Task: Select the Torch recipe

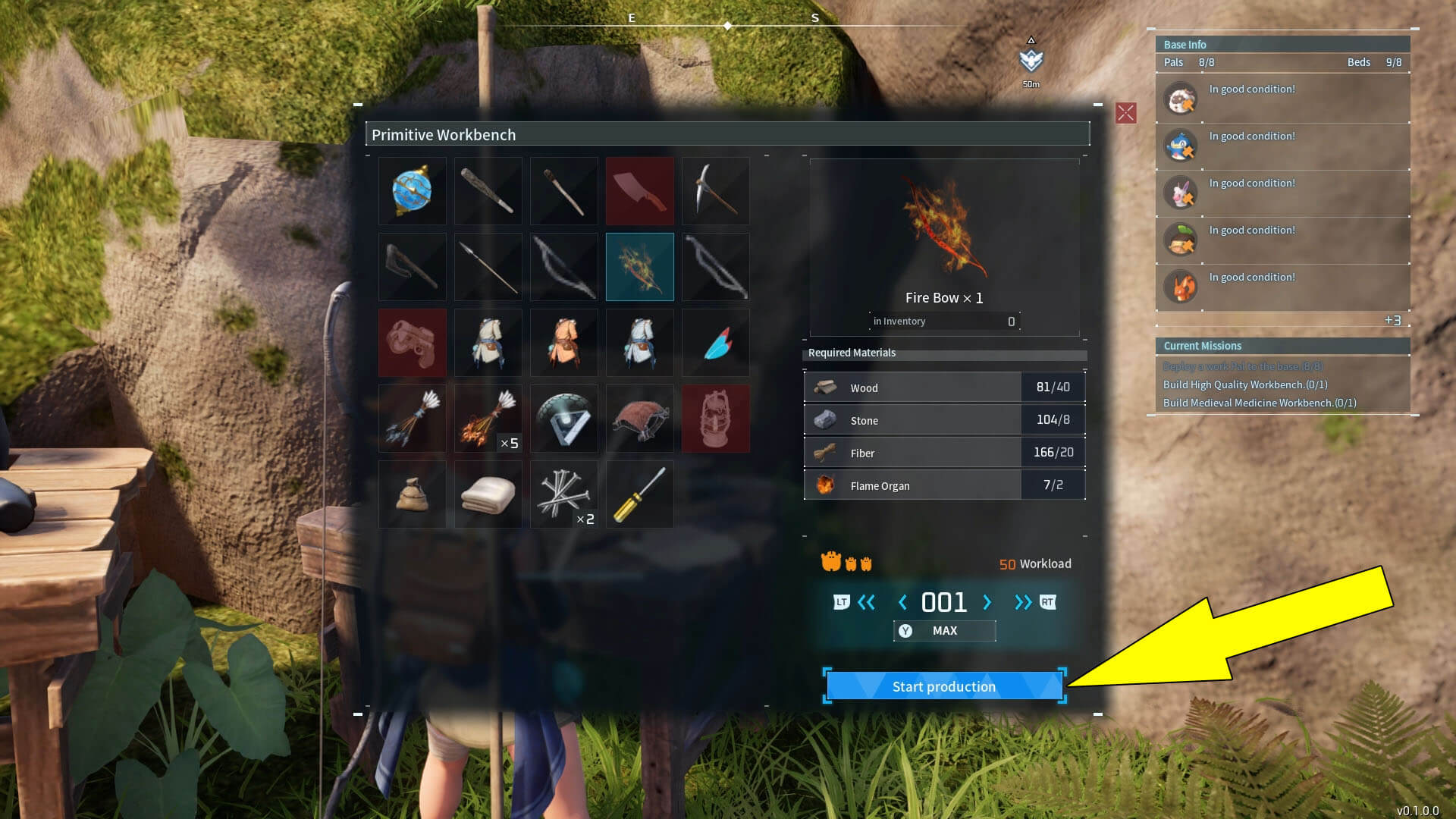Action: [x=563, y=191]
